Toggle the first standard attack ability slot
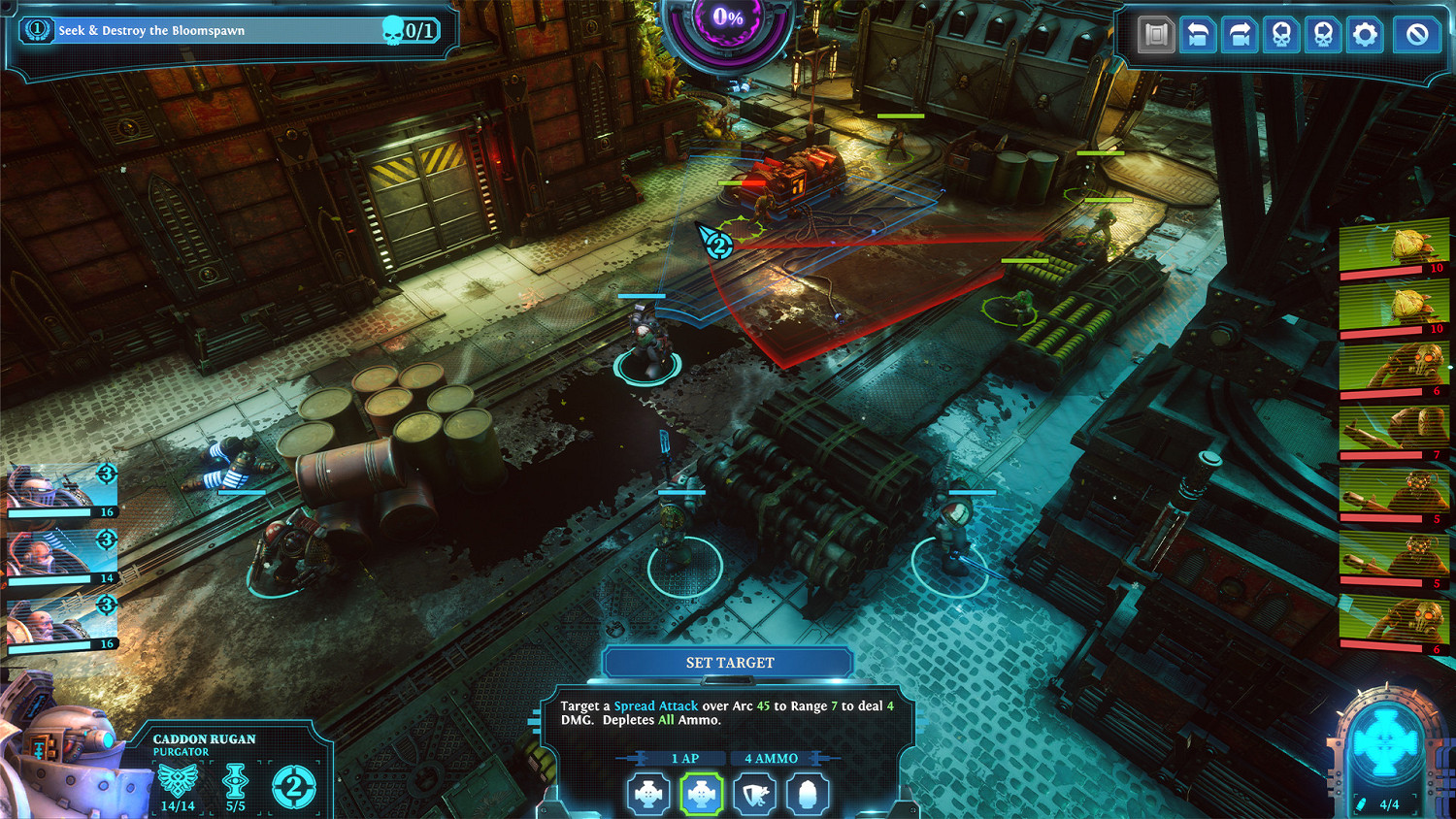The height and width of the screenshot is (819, 1456). [x=647, y=794]
